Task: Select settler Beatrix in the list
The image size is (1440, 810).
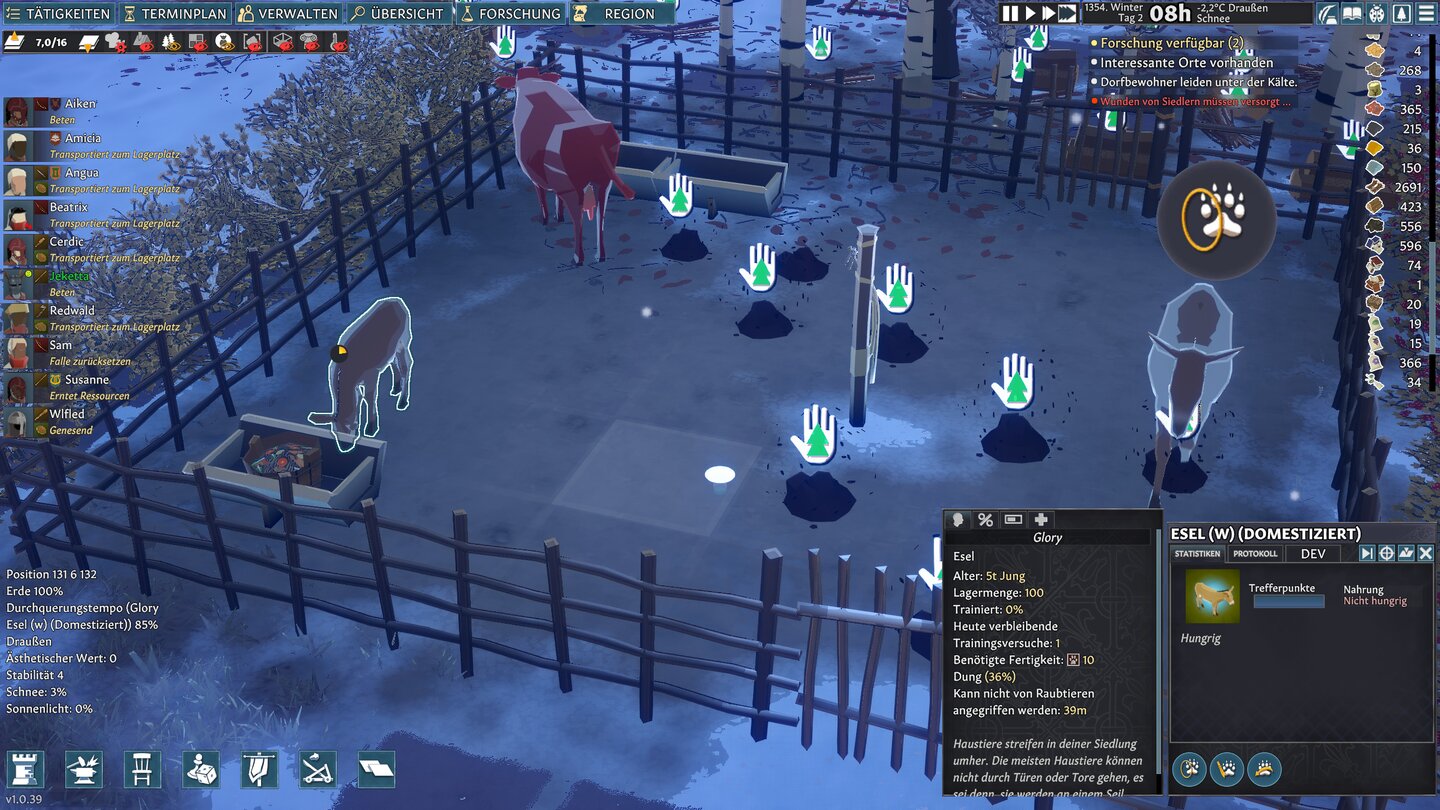Action: point(68,207)
